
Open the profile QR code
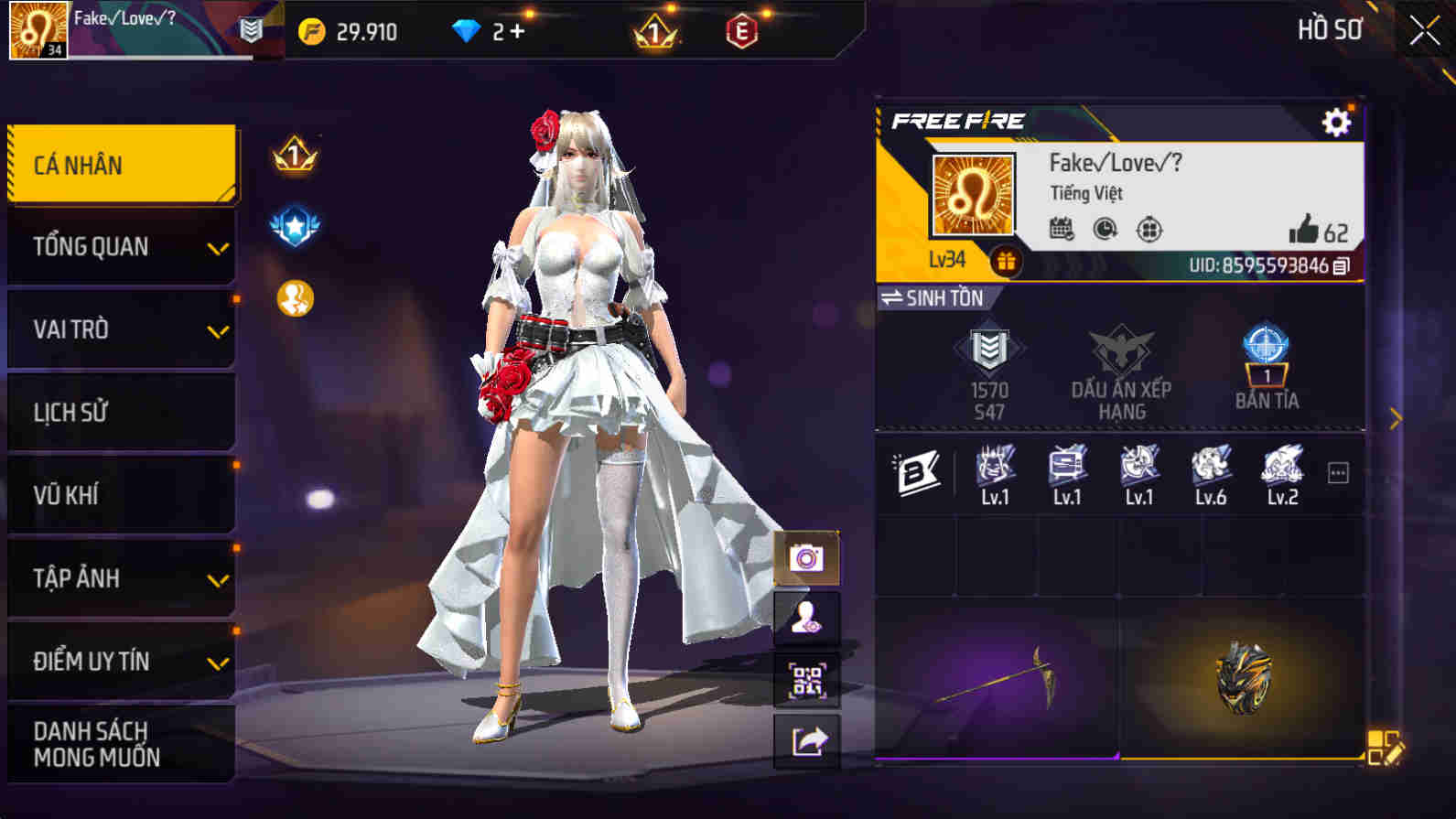tap(806, 679)
